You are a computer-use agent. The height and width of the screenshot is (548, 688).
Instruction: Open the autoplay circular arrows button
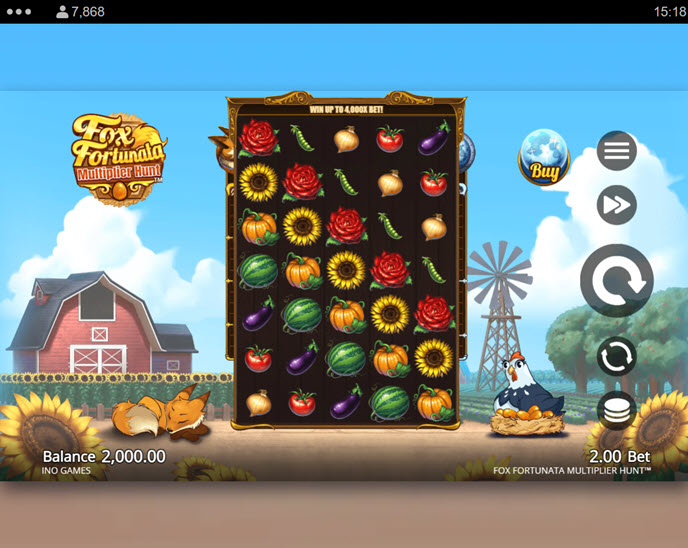[617, 357]
